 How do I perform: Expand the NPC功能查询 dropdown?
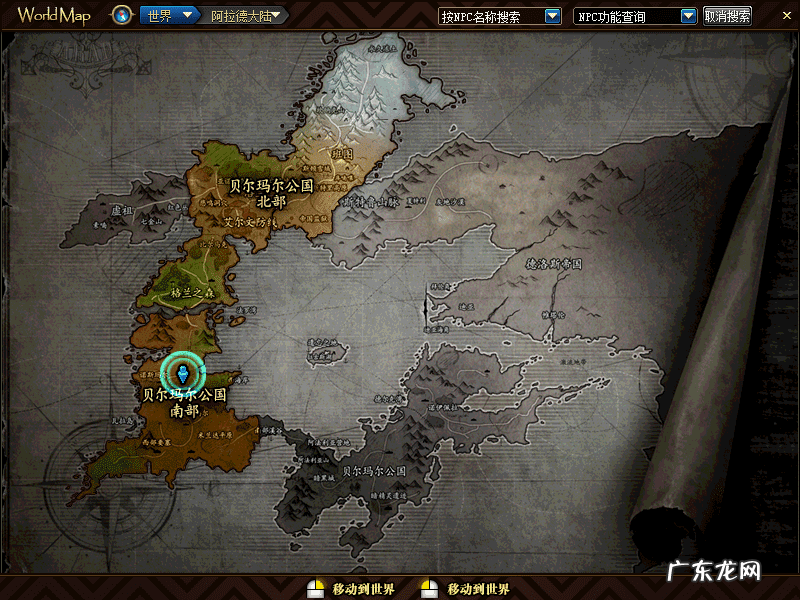click(x=688, y=16)
